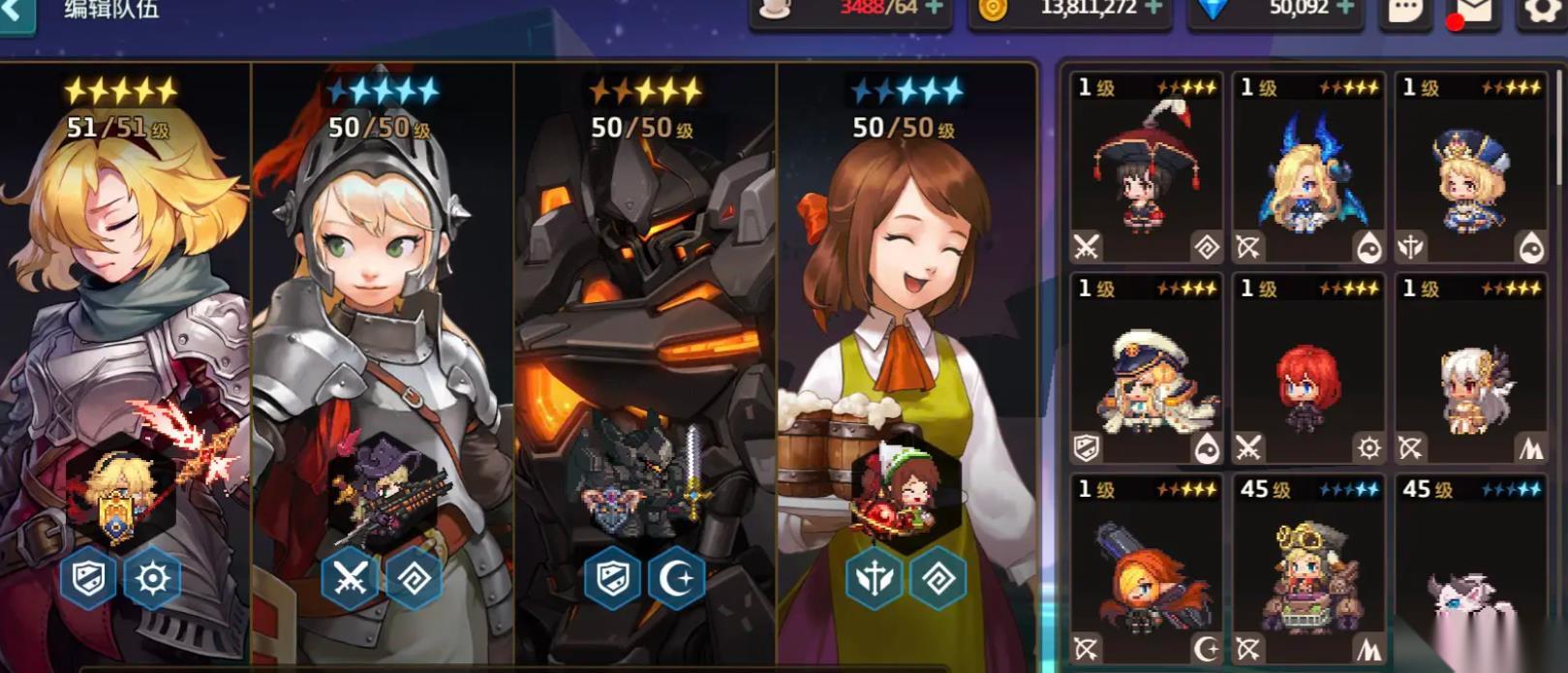Open the gear settings menu

1542,12
